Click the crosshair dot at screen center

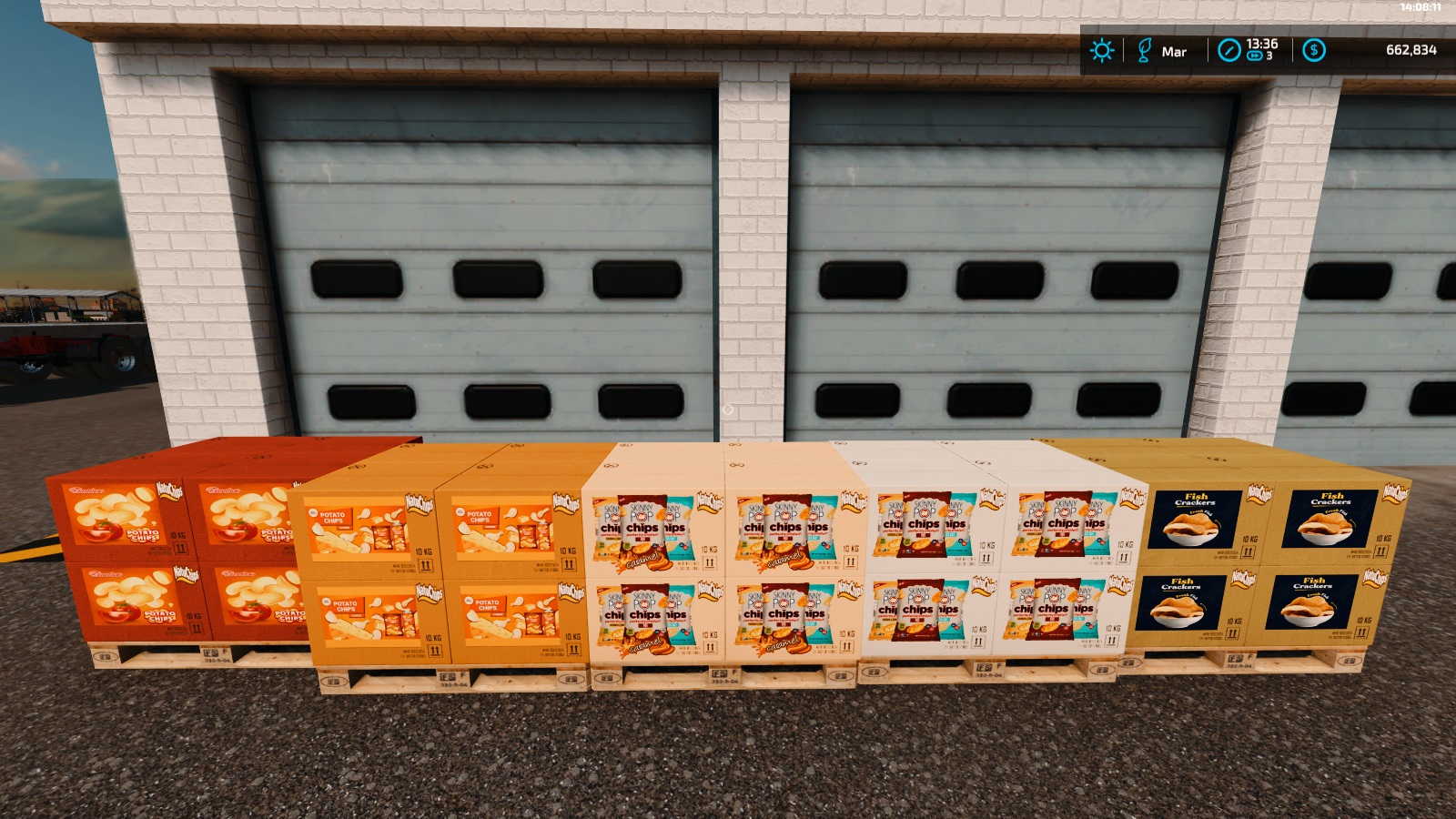pyautogui.click(x=727, y=410)
